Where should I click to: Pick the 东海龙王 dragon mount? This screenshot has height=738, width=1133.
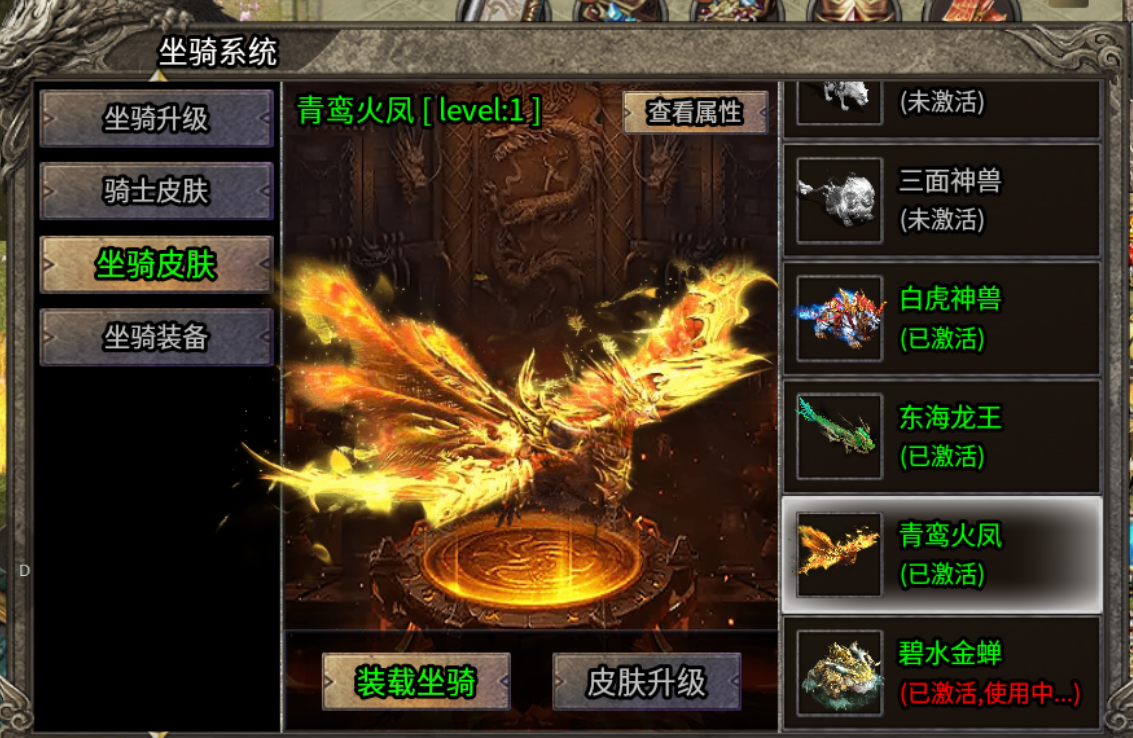pos(941,436)
